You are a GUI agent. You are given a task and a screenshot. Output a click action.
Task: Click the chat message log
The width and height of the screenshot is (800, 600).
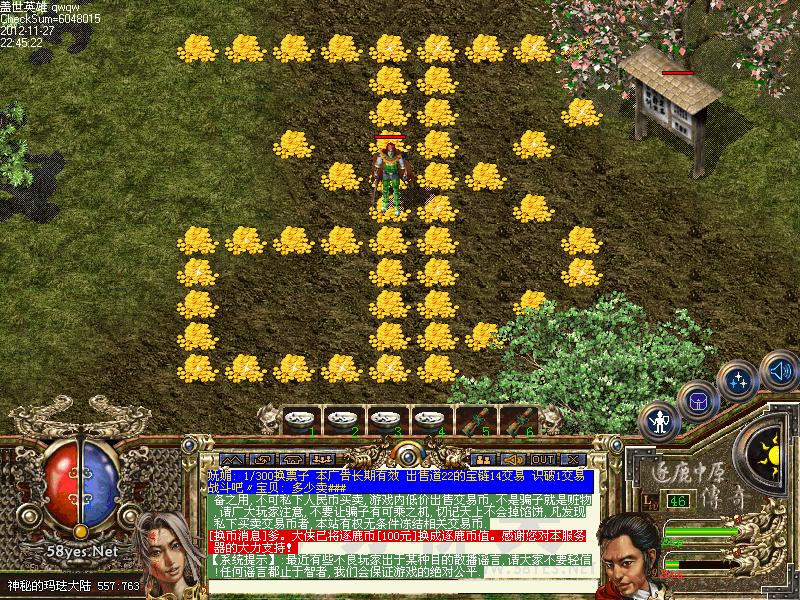pyautogui.click(x=400, y=522)
